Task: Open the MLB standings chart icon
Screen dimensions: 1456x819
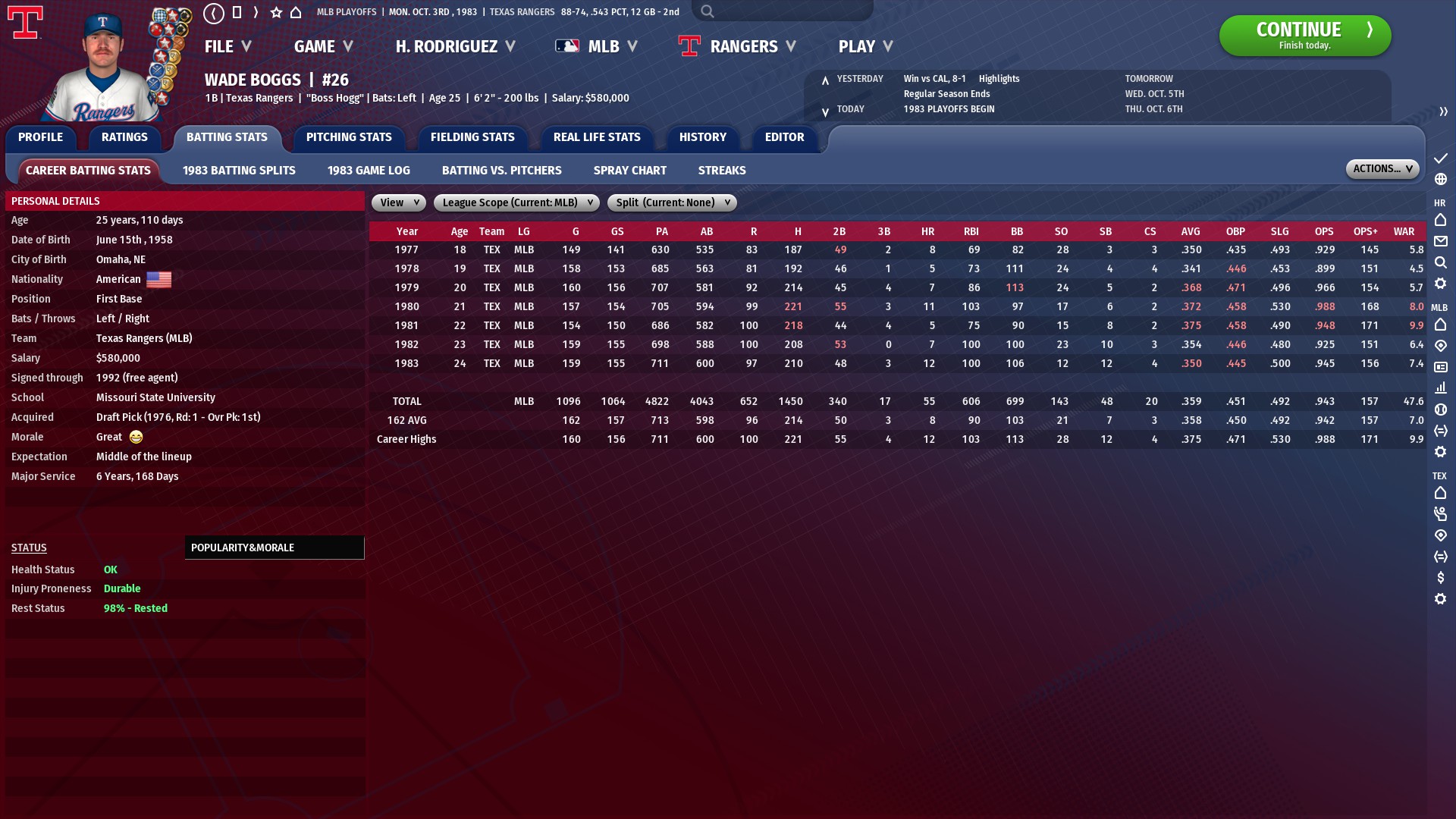Action: [1440, 388]
